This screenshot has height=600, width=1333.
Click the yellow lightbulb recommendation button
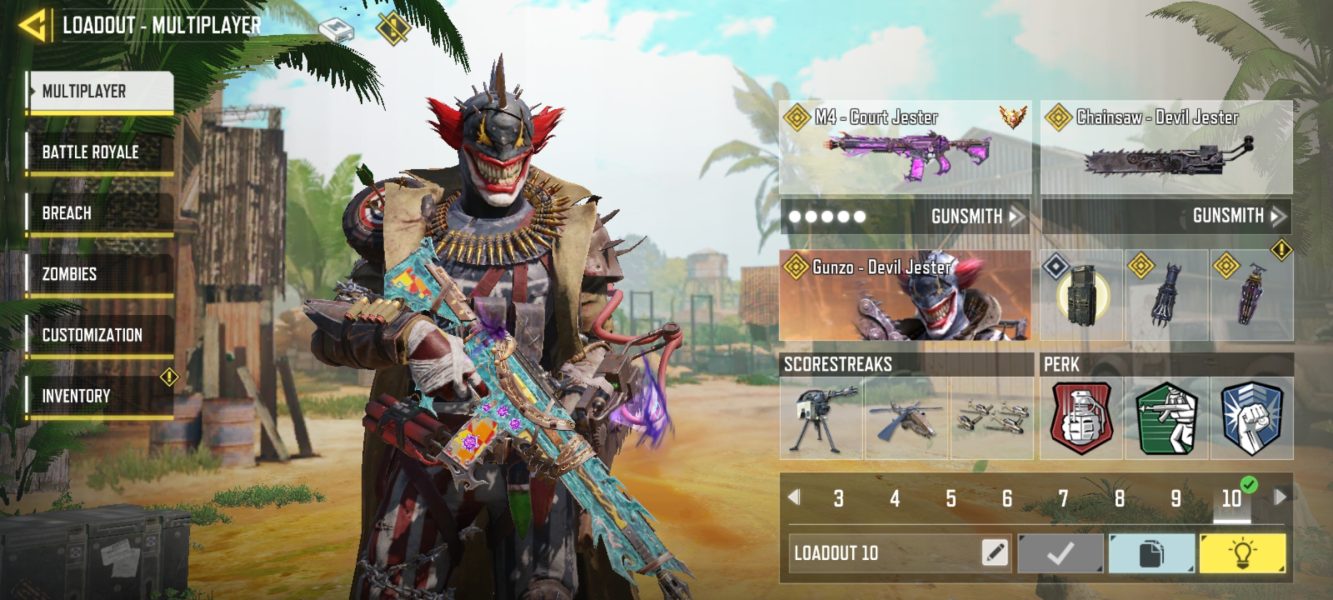click(x=1243, y=553)
